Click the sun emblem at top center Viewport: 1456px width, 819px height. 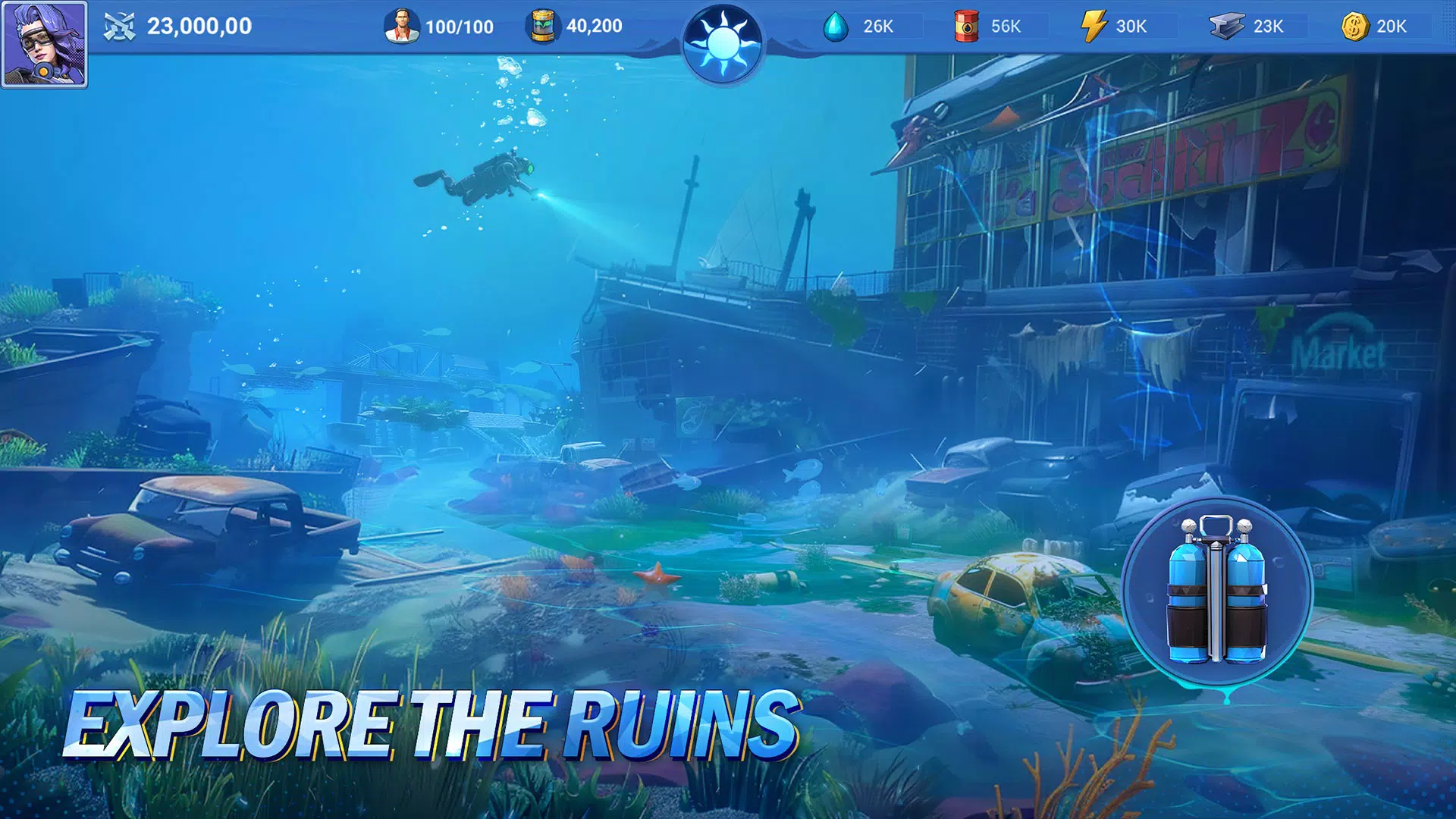pos(726,42)
